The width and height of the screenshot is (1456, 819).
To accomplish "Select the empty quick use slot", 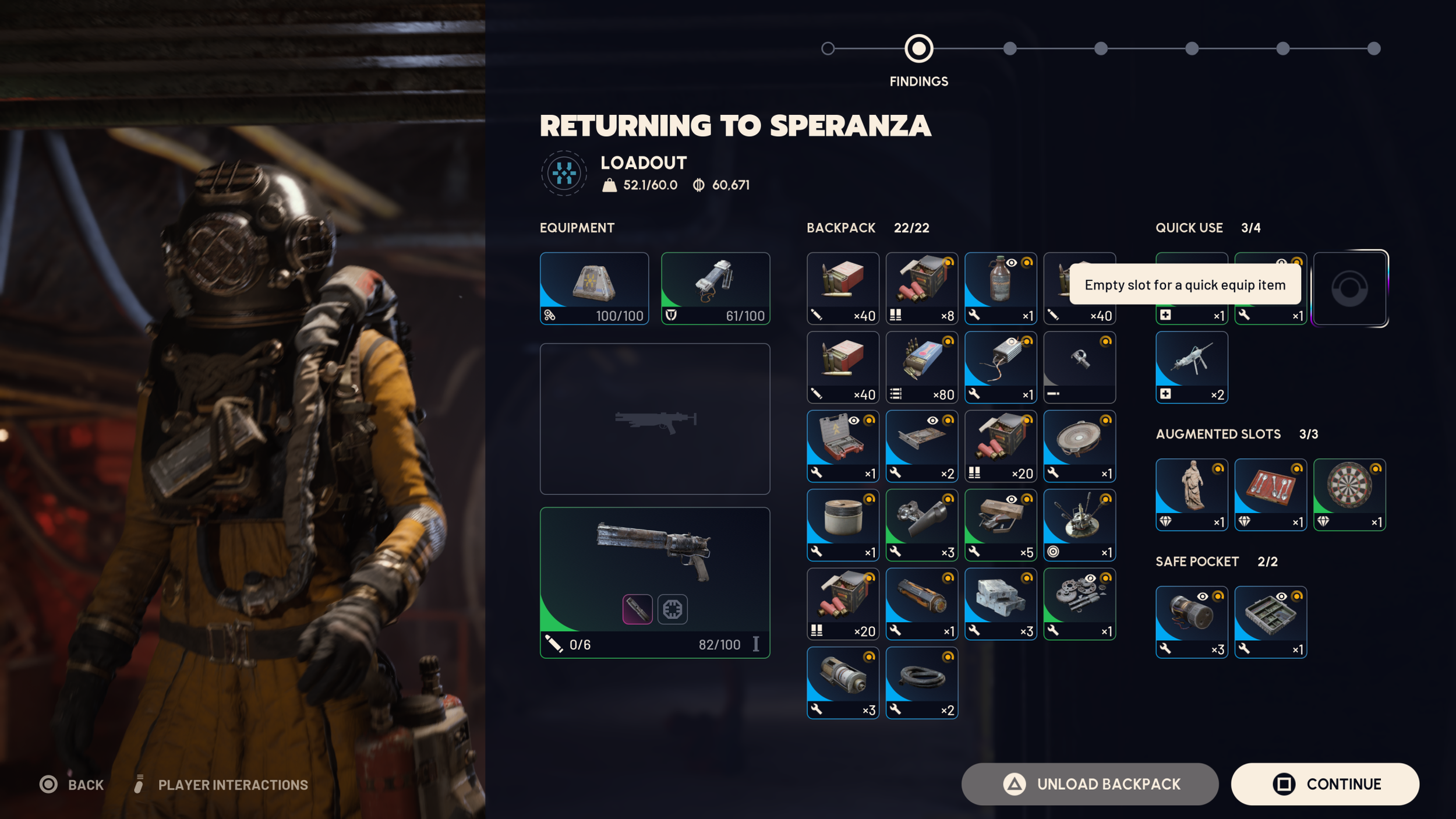I will 1349,288.
